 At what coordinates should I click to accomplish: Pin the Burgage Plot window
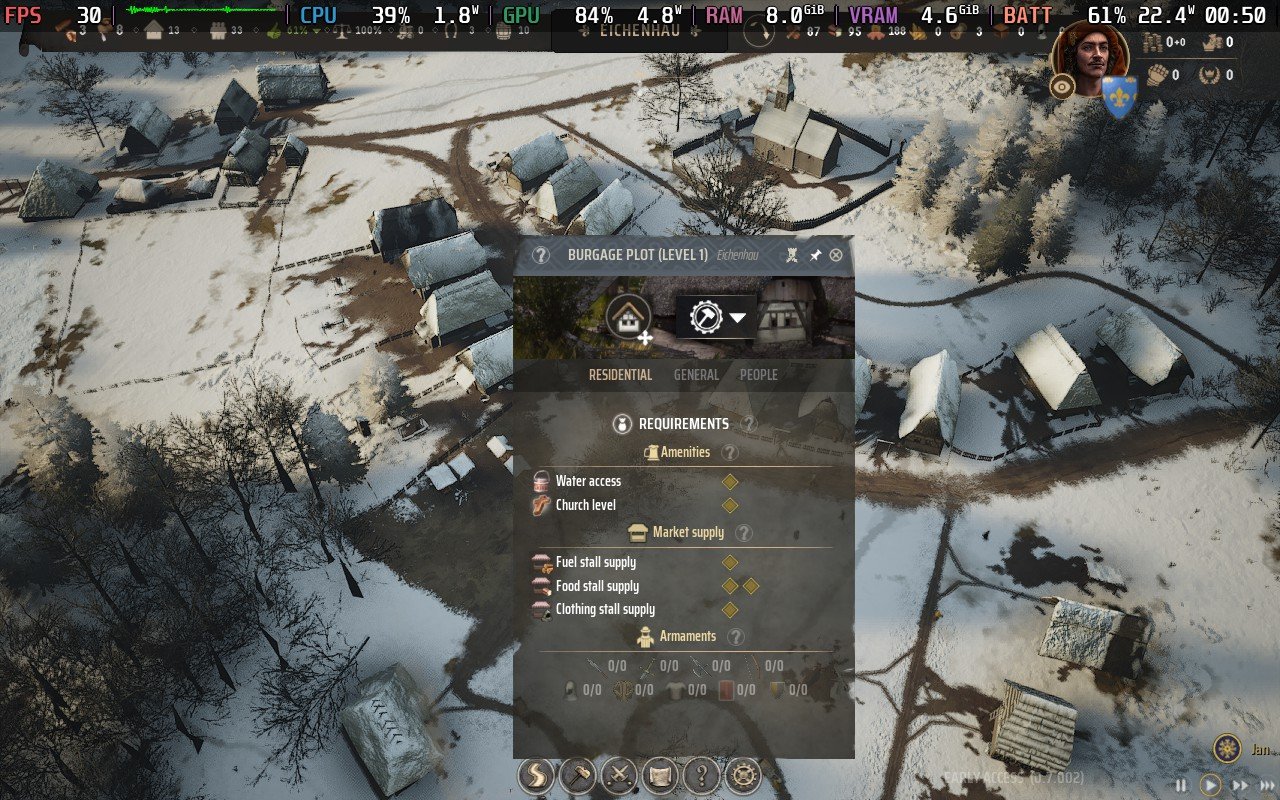[x=815, y=255]
